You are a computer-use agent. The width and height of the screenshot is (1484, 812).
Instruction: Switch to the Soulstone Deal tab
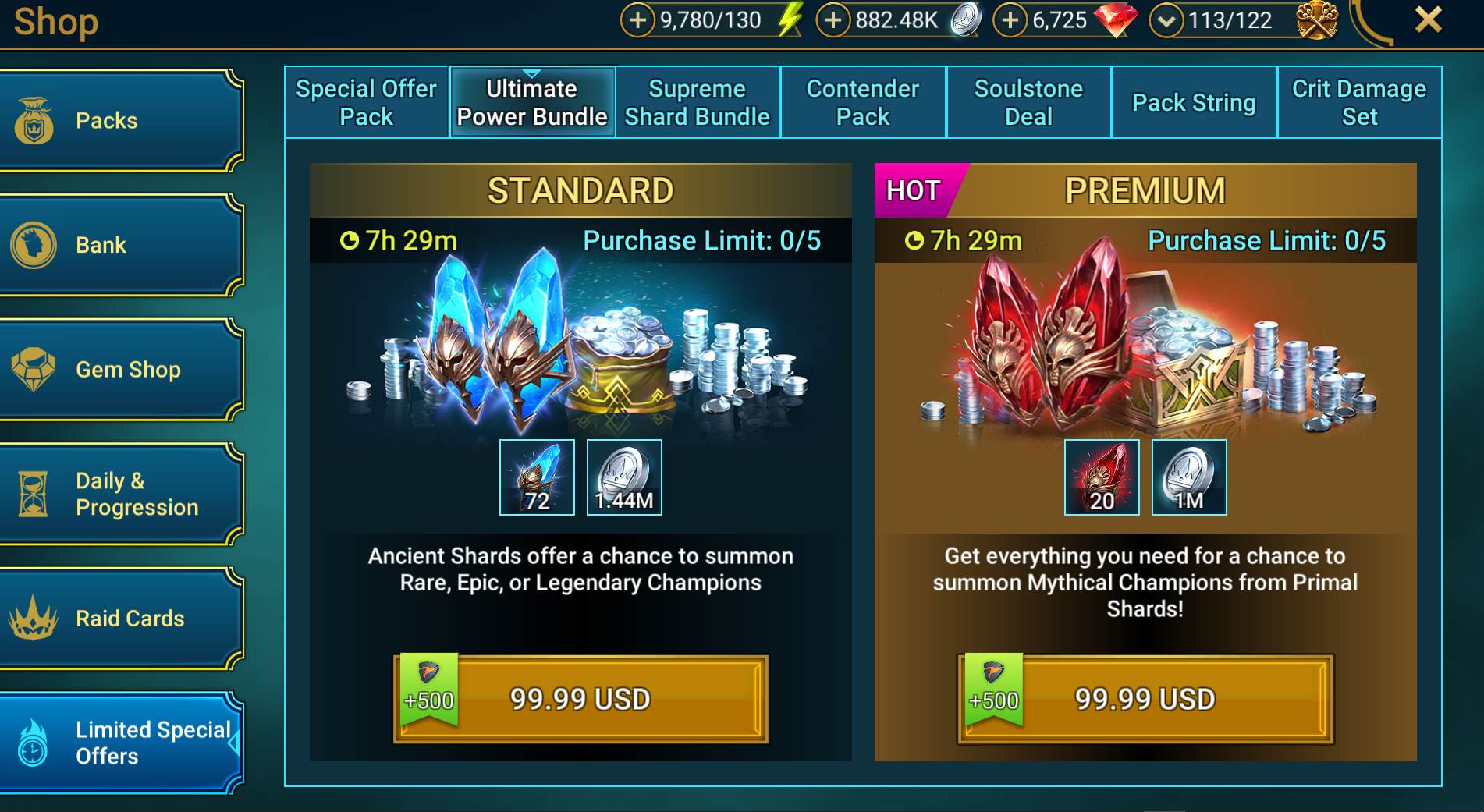[1028, 102]
